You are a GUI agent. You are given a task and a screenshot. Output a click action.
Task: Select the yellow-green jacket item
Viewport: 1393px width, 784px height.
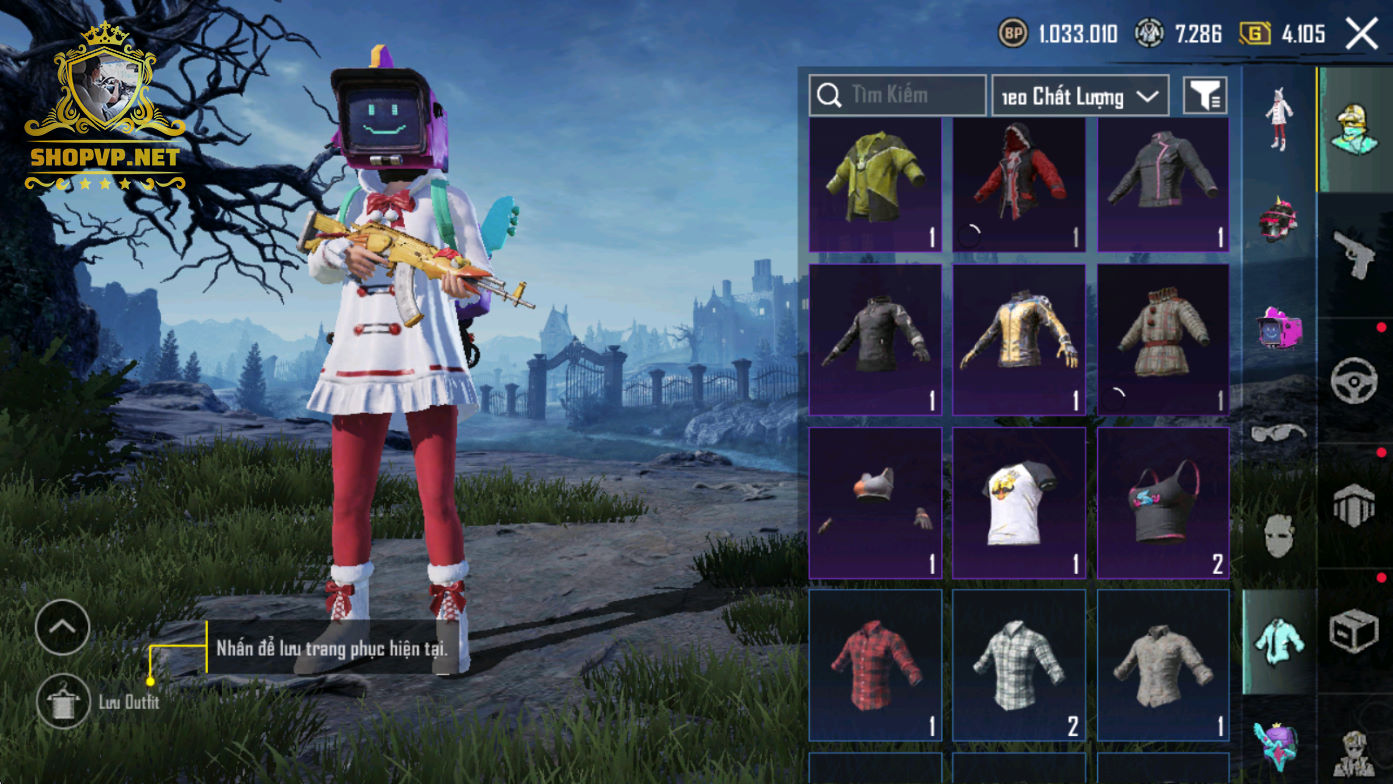click(x=875, y=185)
